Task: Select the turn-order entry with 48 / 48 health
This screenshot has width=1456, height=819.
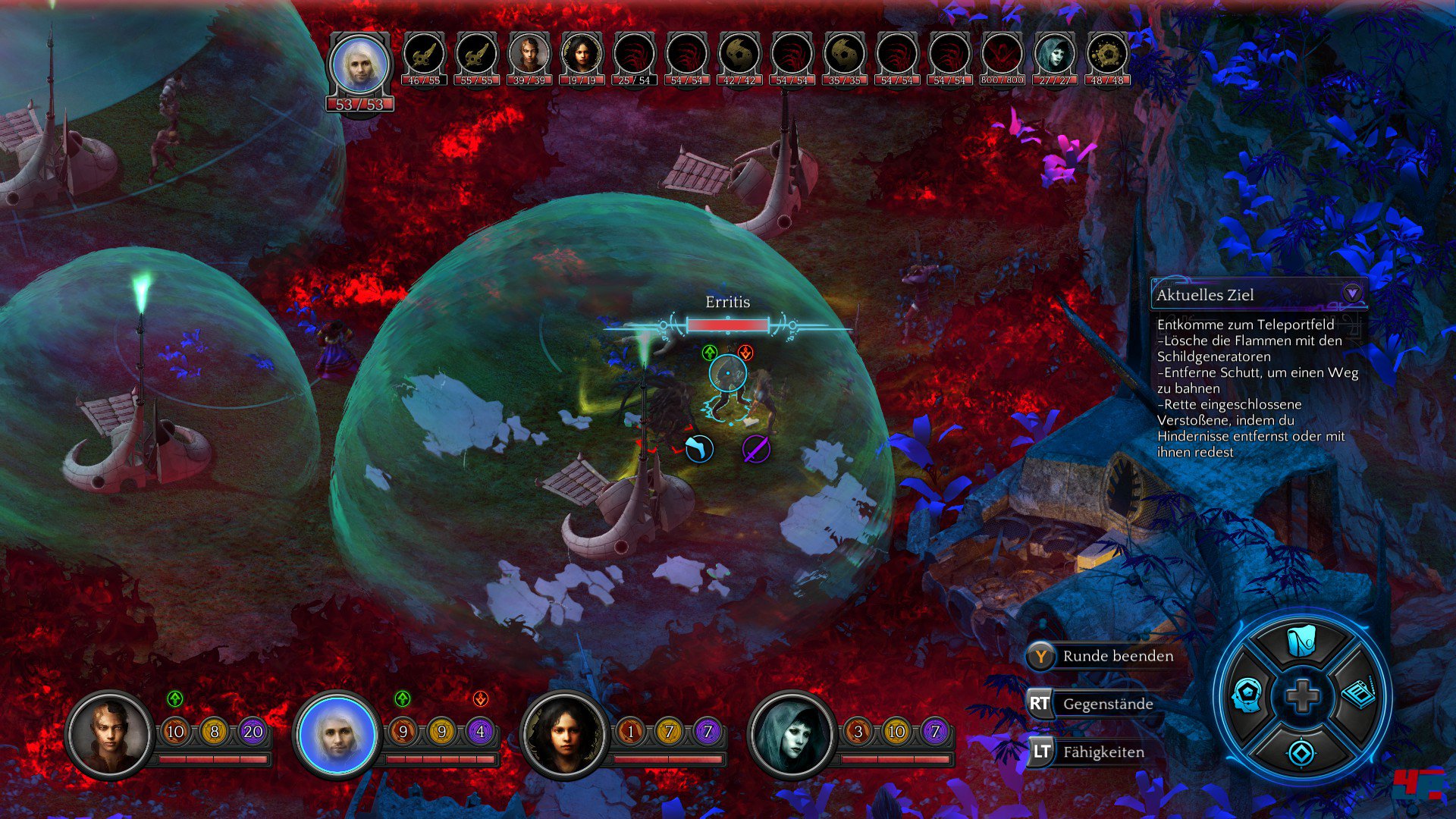Action: (1107, 56)
